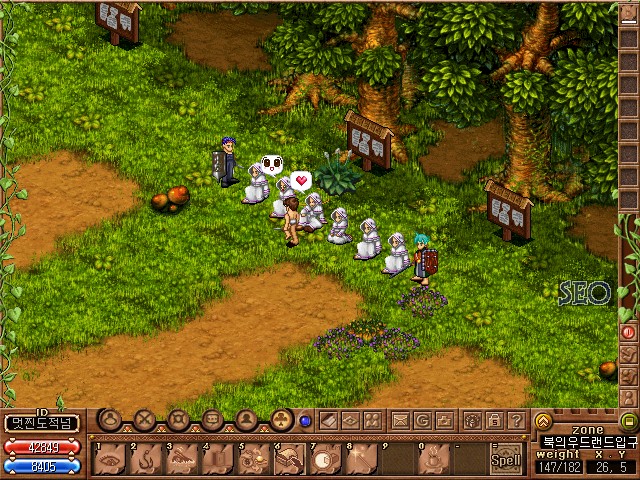
Task: Use the coffee cup item in slot 0
Action: pyautogui.click(x=432, y=459)
